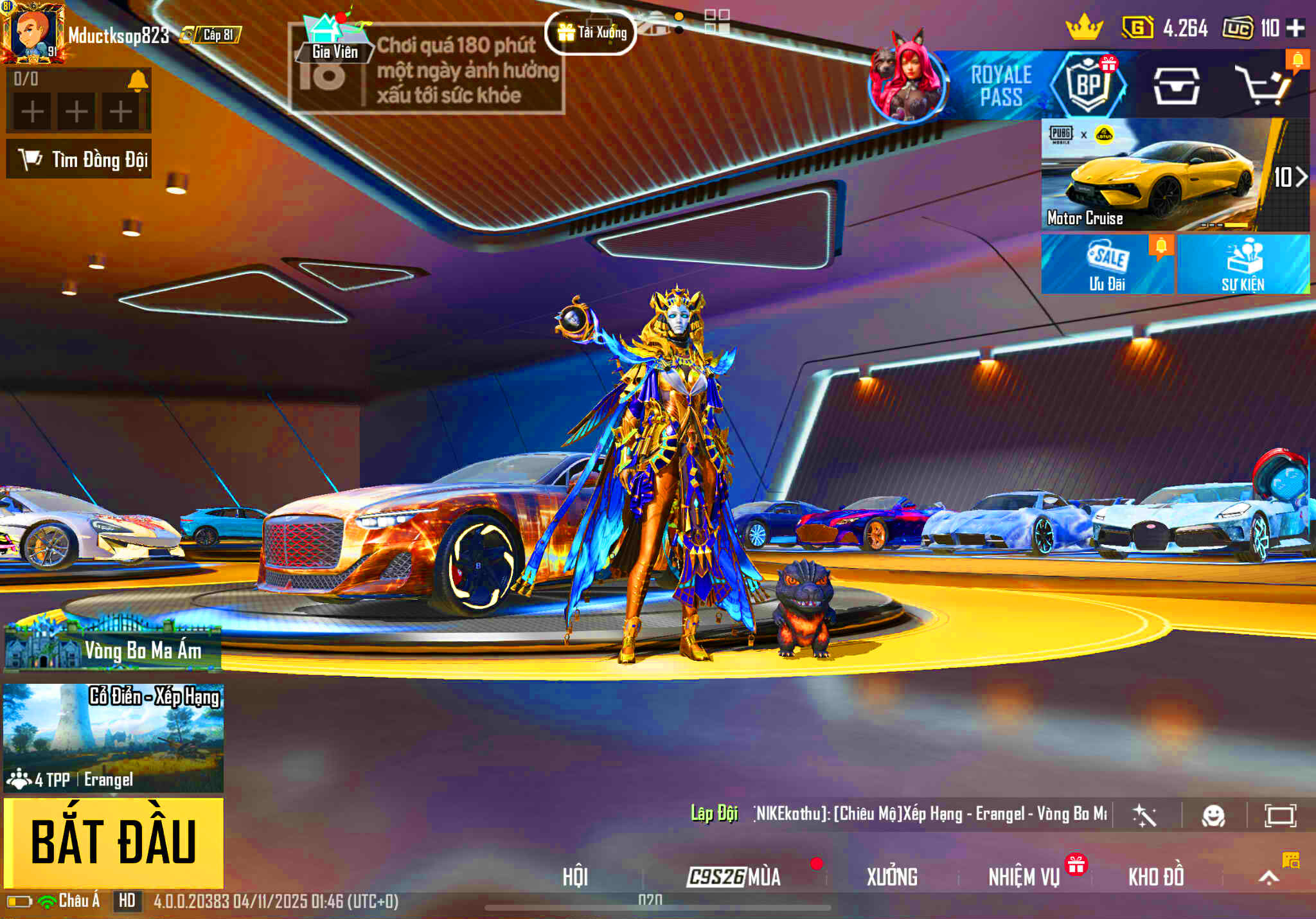Open the Nhiệm Vụ missions menu
1316x919 pixels.
(1024, 877)
